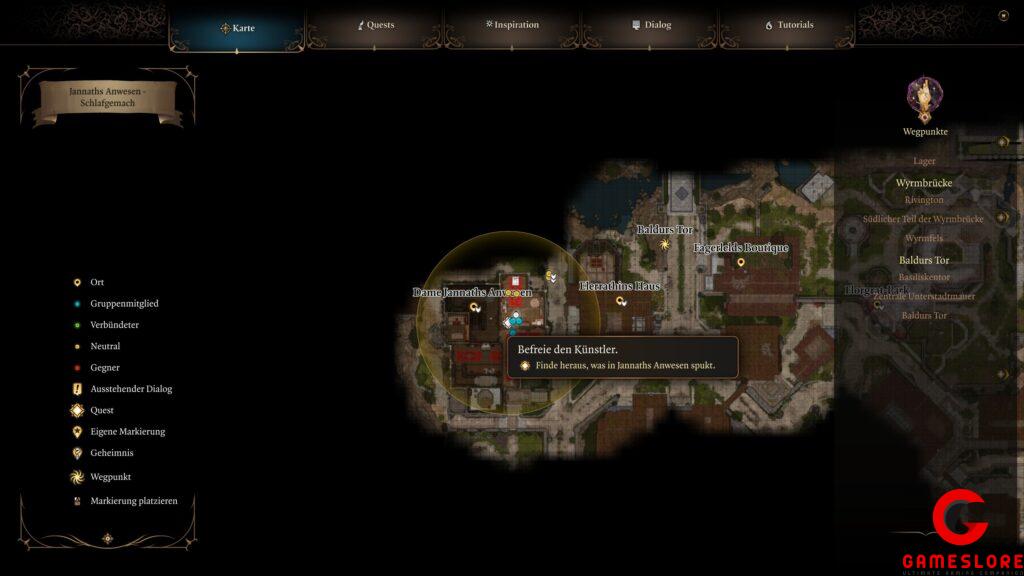
Task: Click Markierung platzieren to place a marker
Action: [x=133, y=501]
